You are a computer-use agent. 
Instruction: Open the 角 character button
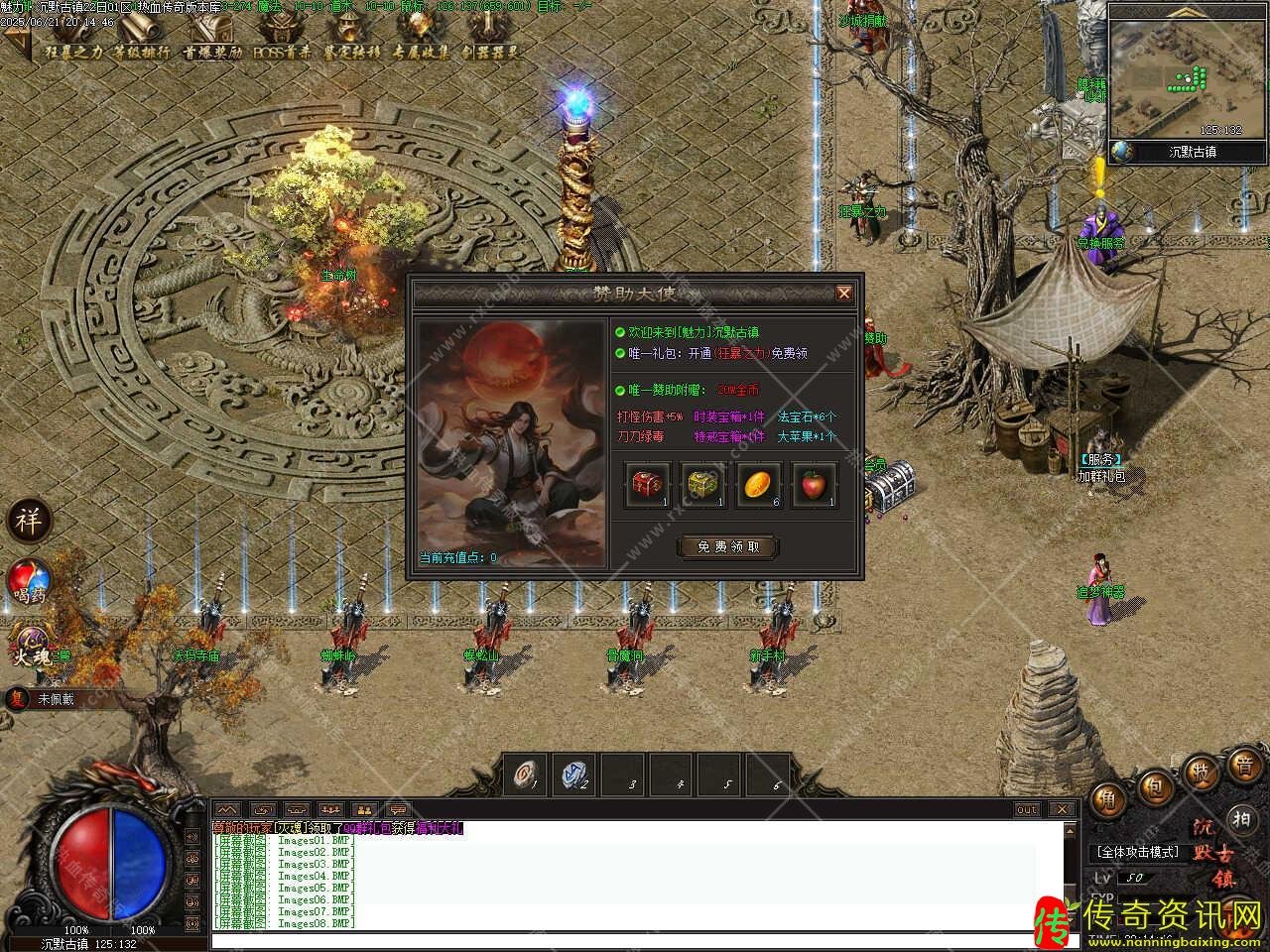click(x=1109, y=800)
